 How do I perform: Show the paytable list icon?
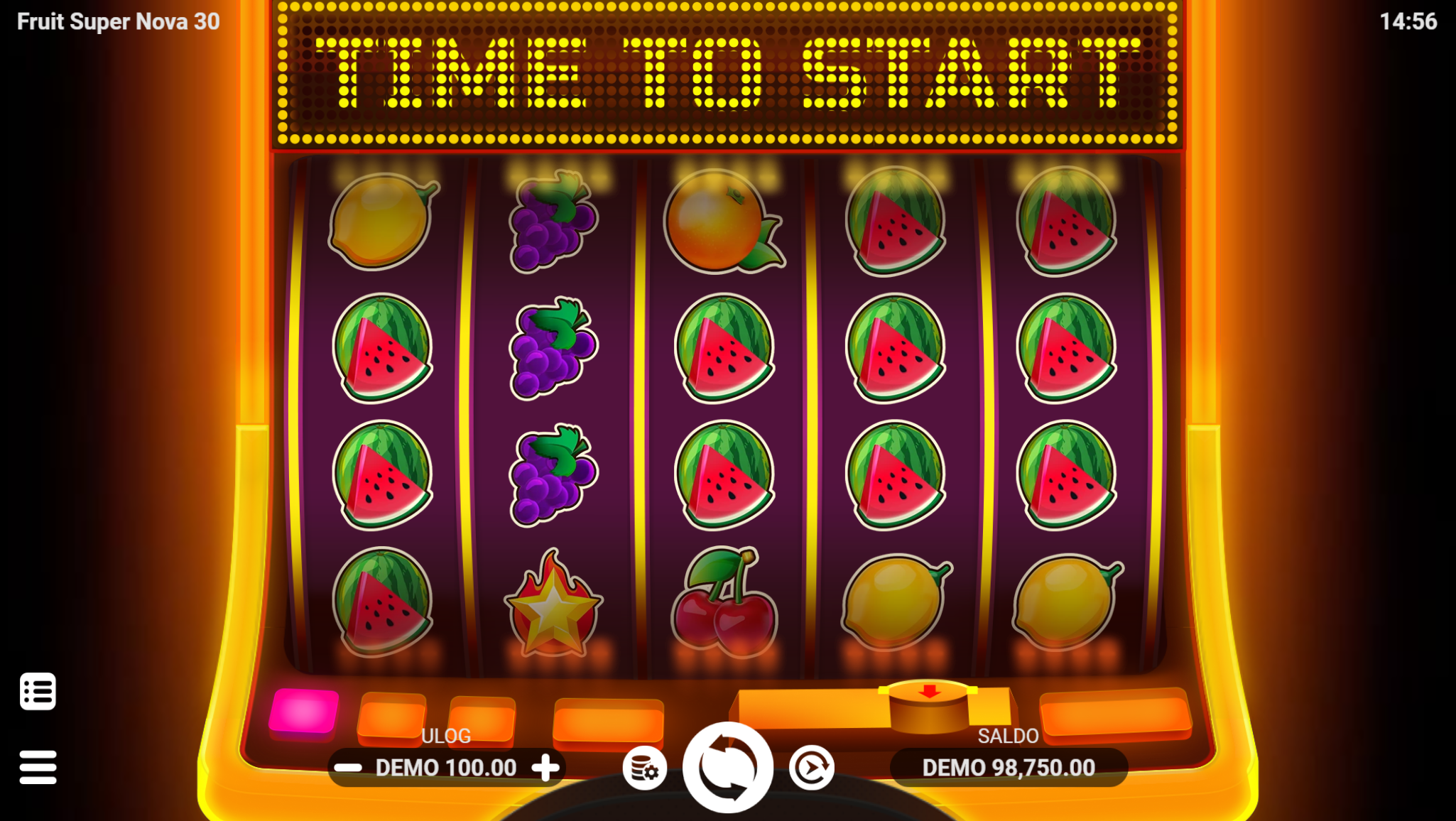38,691
